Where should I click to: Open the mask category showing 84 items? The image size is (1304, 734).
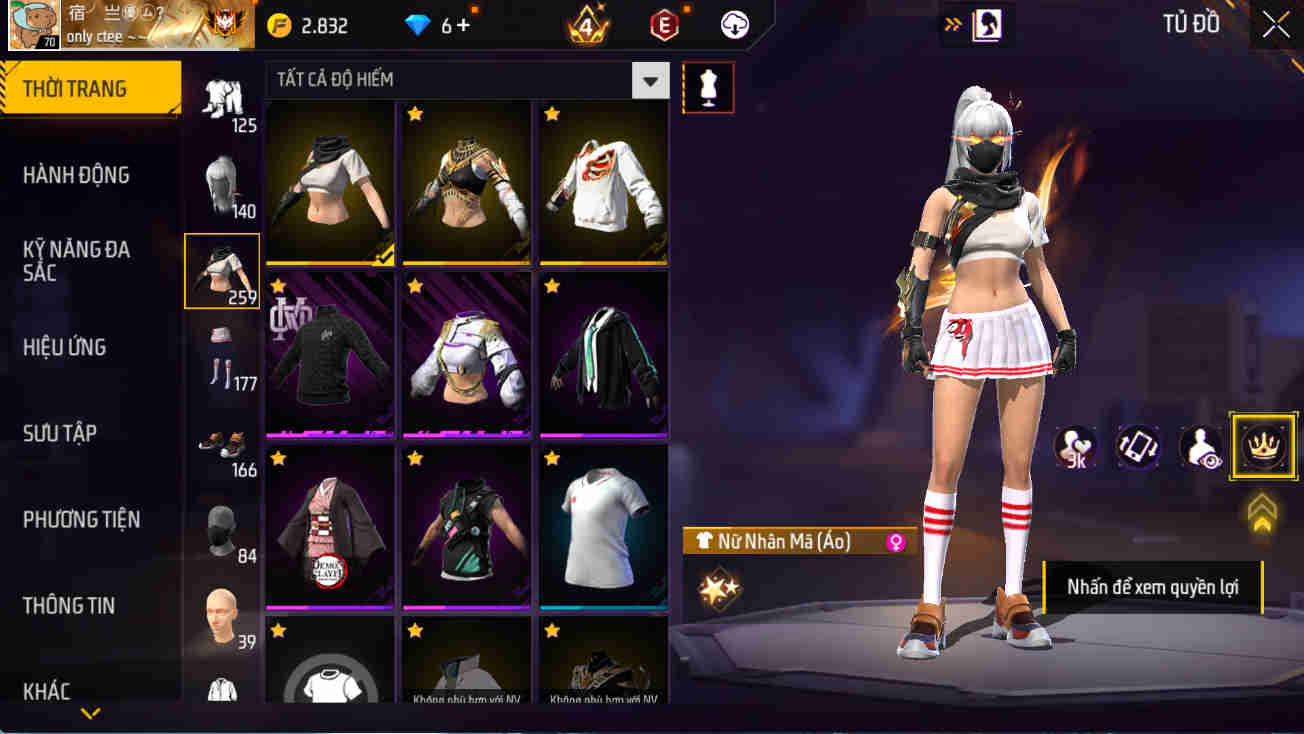(x=222, y=528)
